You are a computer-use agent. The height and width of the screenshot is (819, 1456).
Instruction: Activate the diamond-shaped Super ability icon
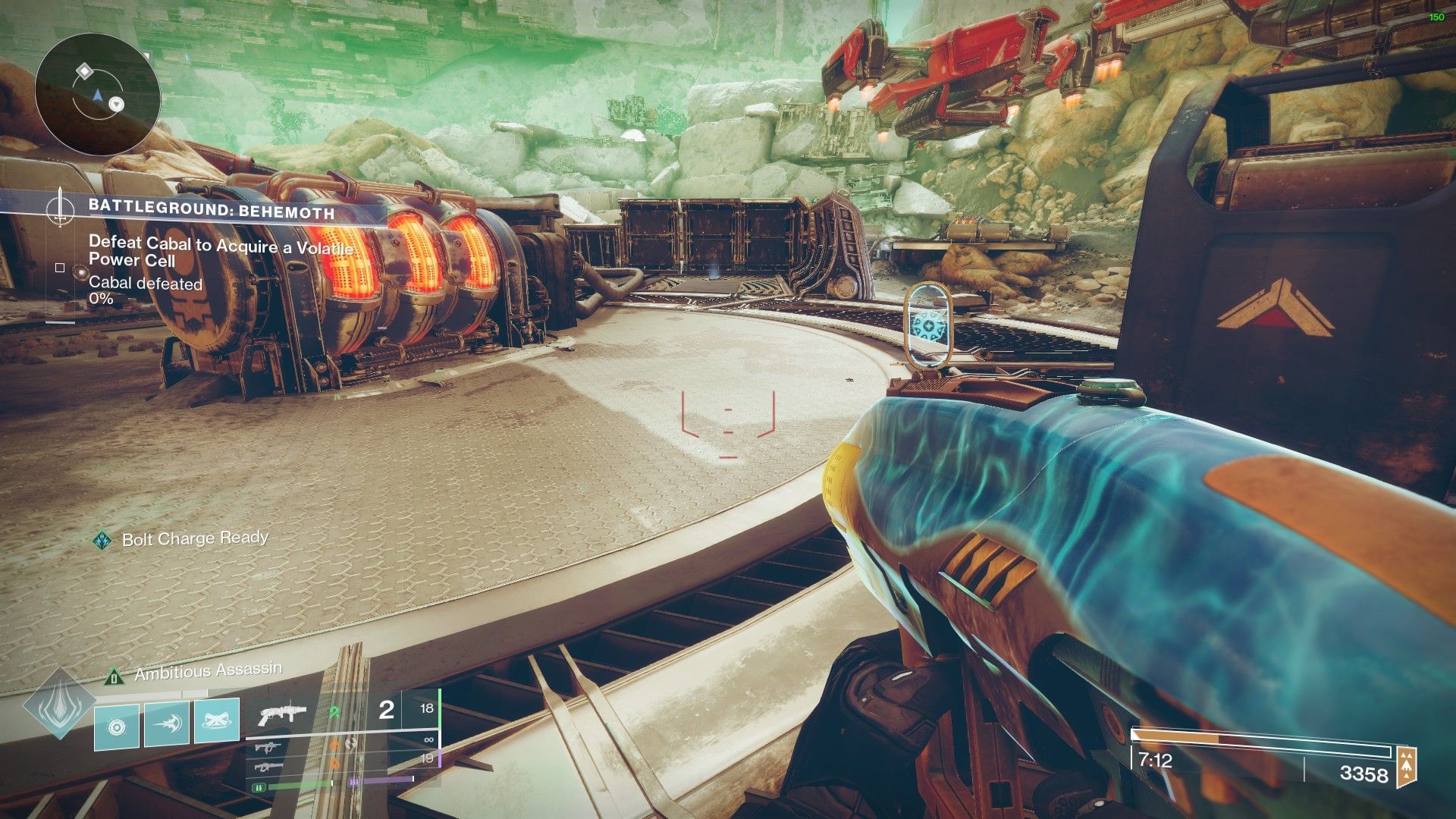(59, 704)
